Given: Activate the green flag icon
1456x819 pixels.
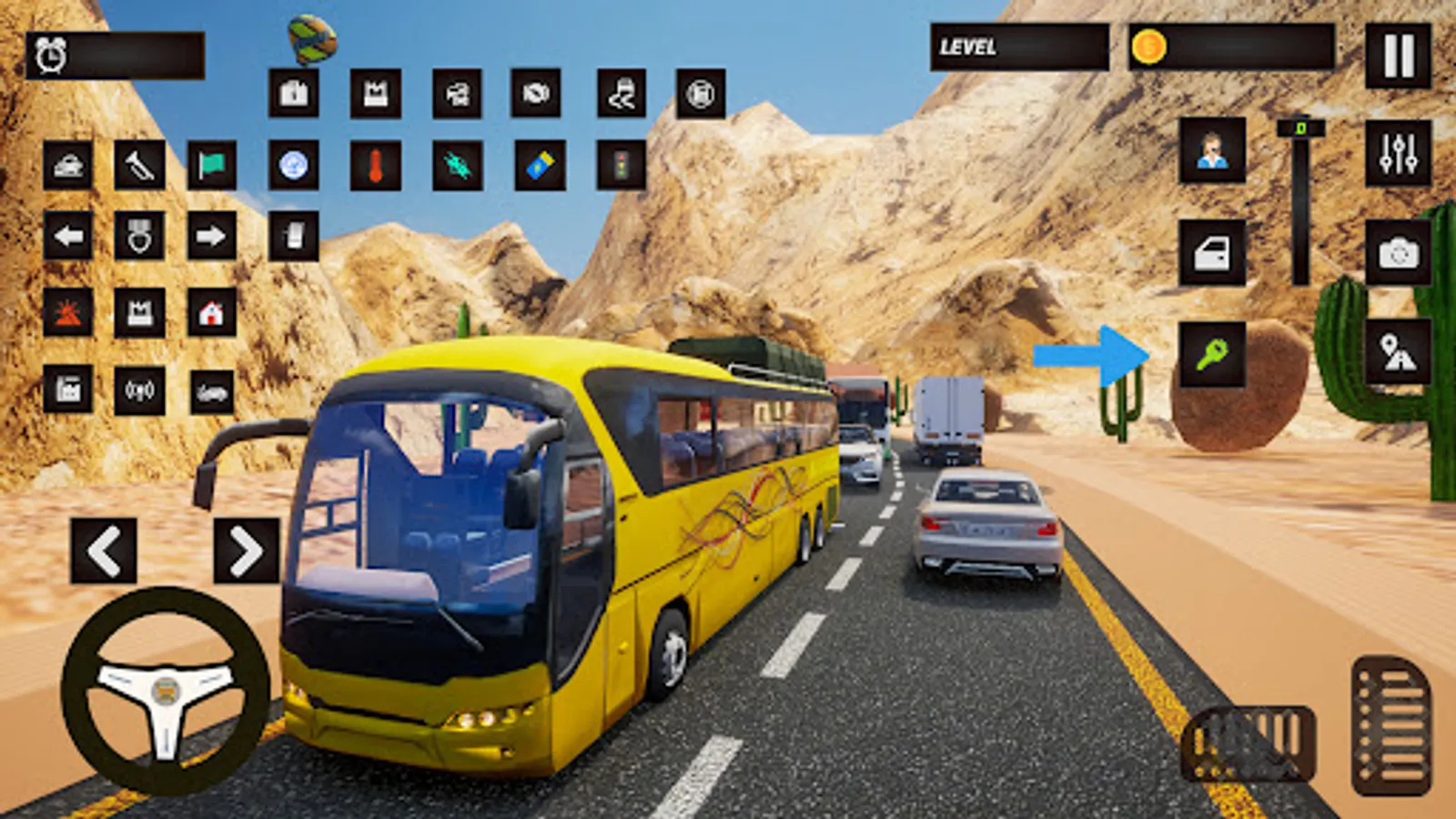Looking at the screenshot, I should (x=211, y=166).
